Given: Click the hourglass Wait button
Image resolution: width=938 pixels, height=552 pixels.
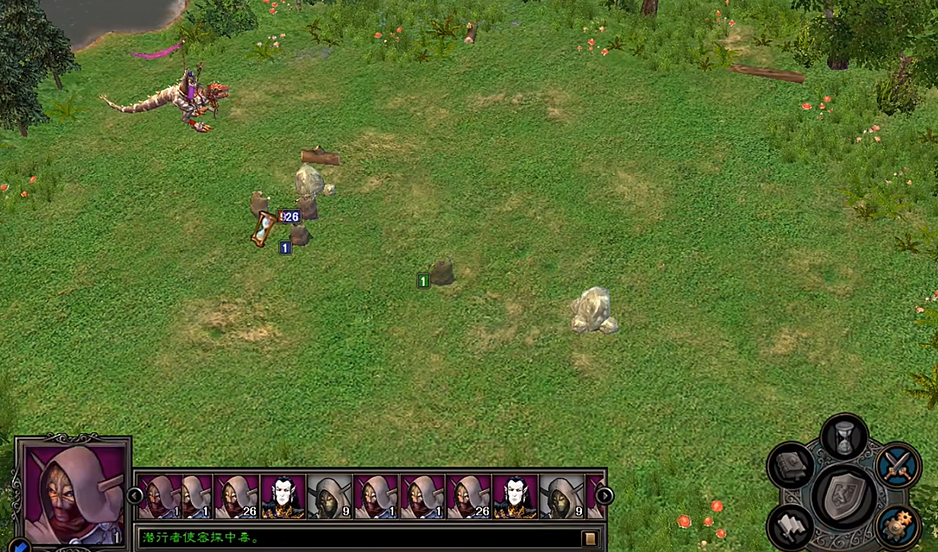Looking at the screenshot, I should 845,437.
